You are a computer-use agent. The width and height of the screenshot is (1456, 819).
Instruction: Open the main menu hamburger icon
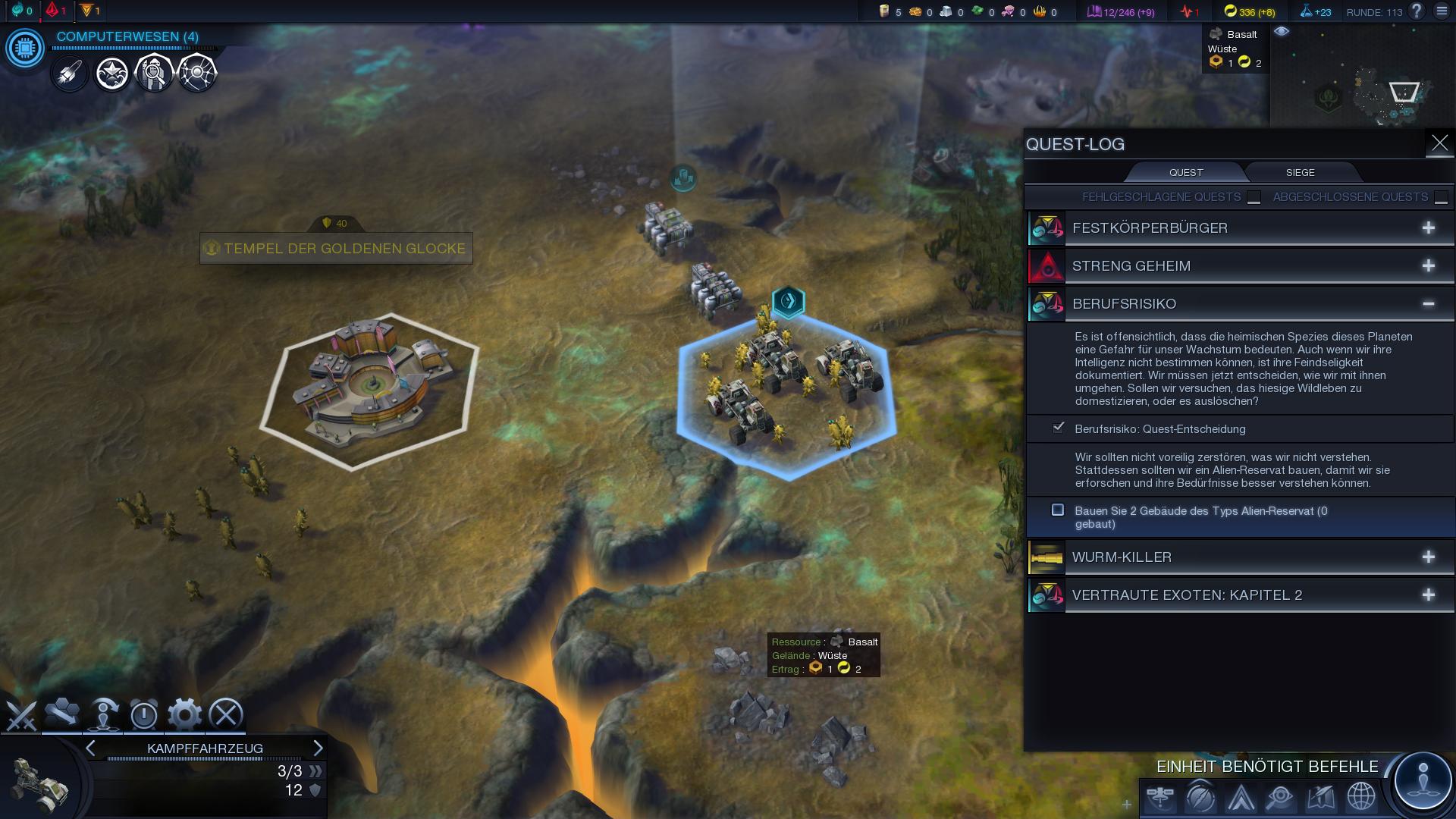(1442, 11)
